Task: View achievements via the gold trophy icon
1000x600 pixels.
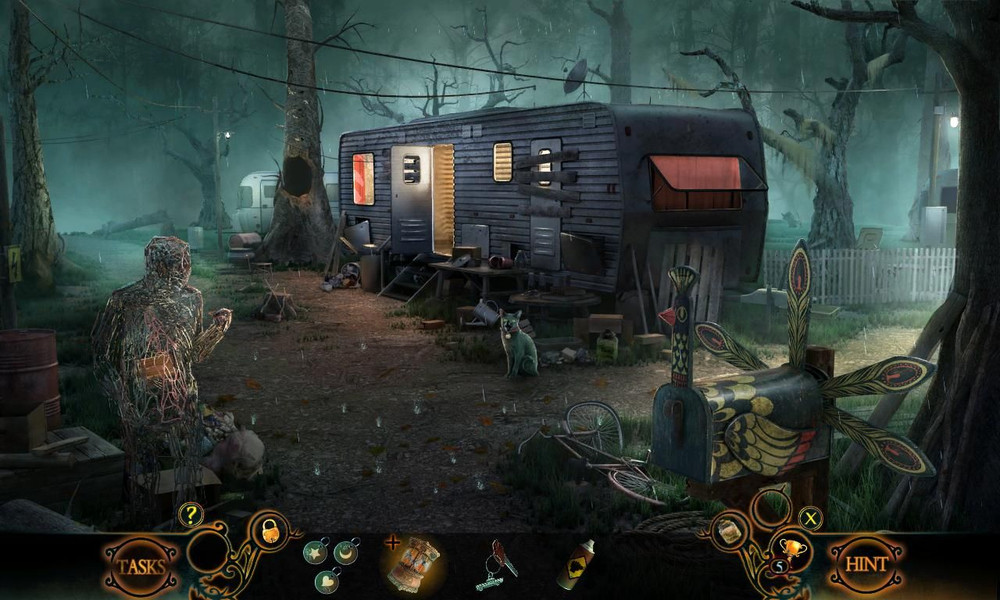Action: tap(790, 547)
